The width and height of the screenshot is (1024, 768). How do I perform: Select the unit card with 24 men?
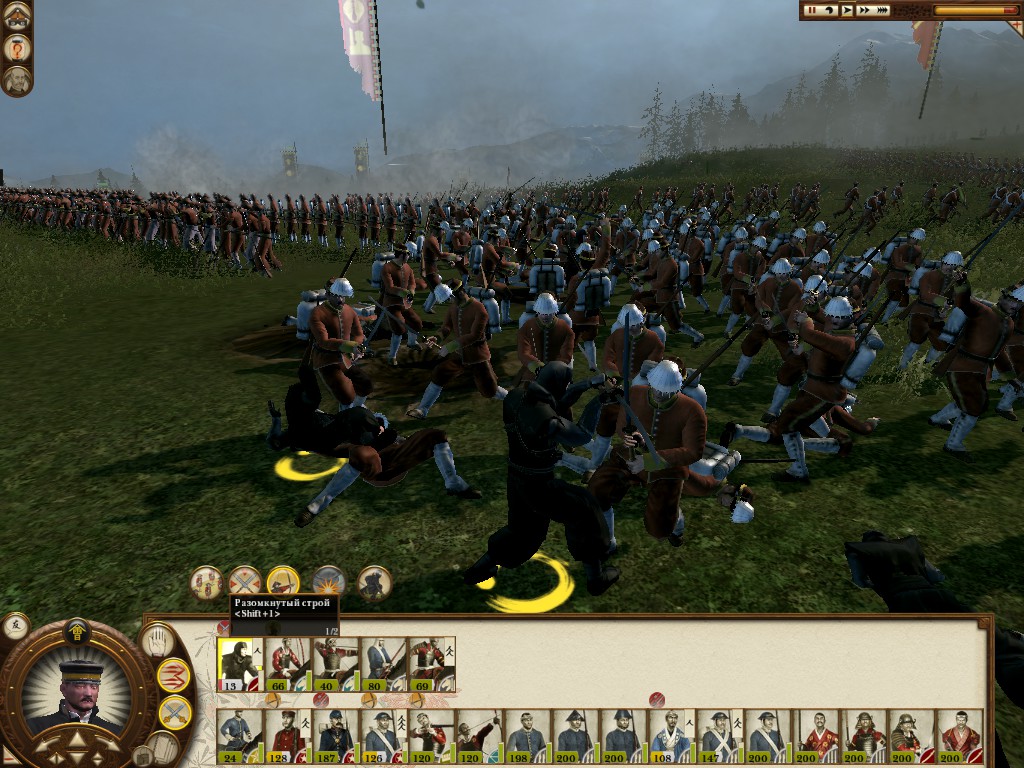point(240,736)
